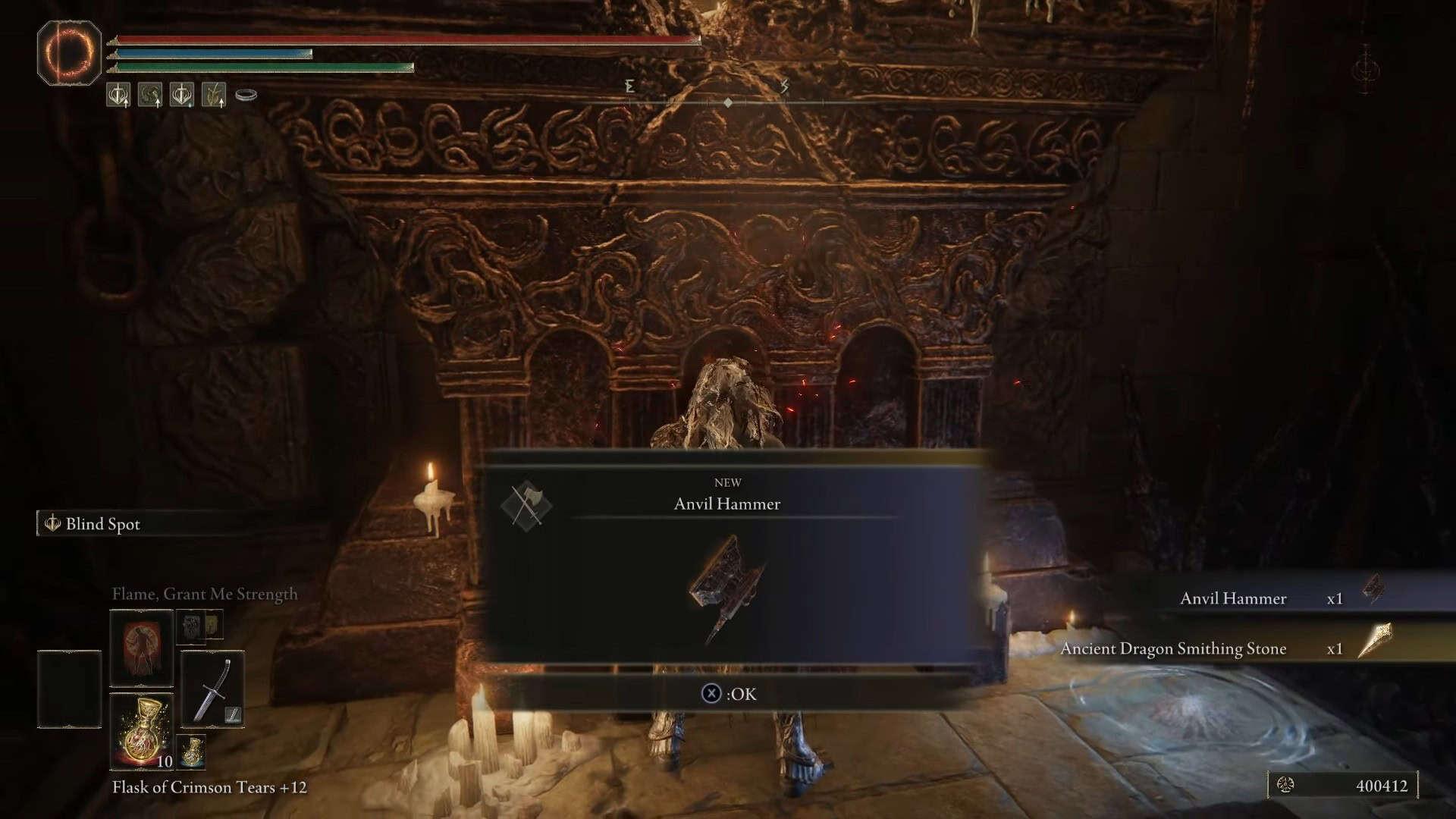Select the equipped sword weapon slot
Image resolution: width=1456 pixels, height=819 pixels.
tap(212, 689)
